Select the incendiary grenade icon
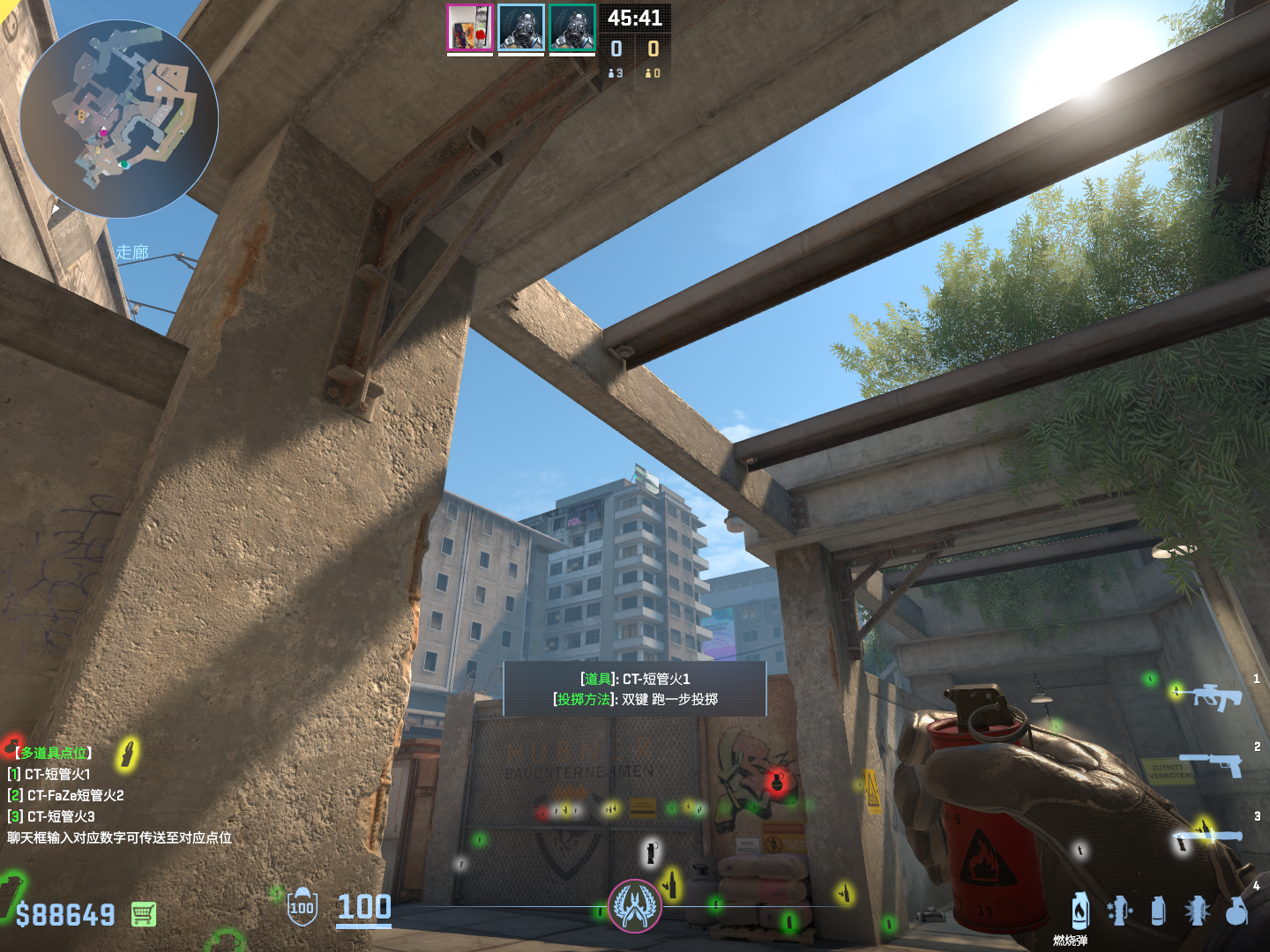This screenshot has height=952, width=1270. click(1080, 911)
